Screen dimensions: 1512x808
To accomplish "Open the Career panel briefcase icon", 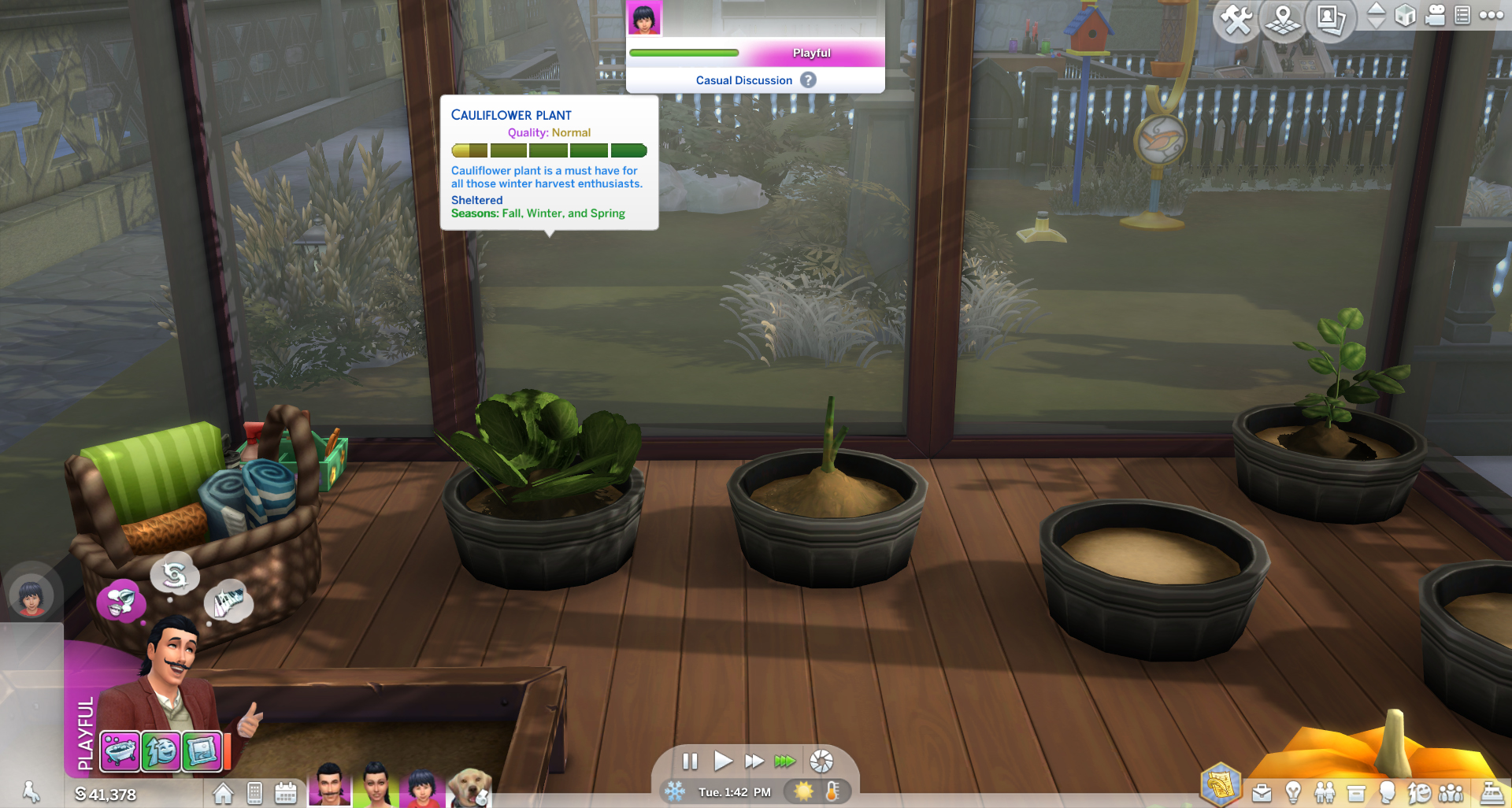I will click(1261, 792).
